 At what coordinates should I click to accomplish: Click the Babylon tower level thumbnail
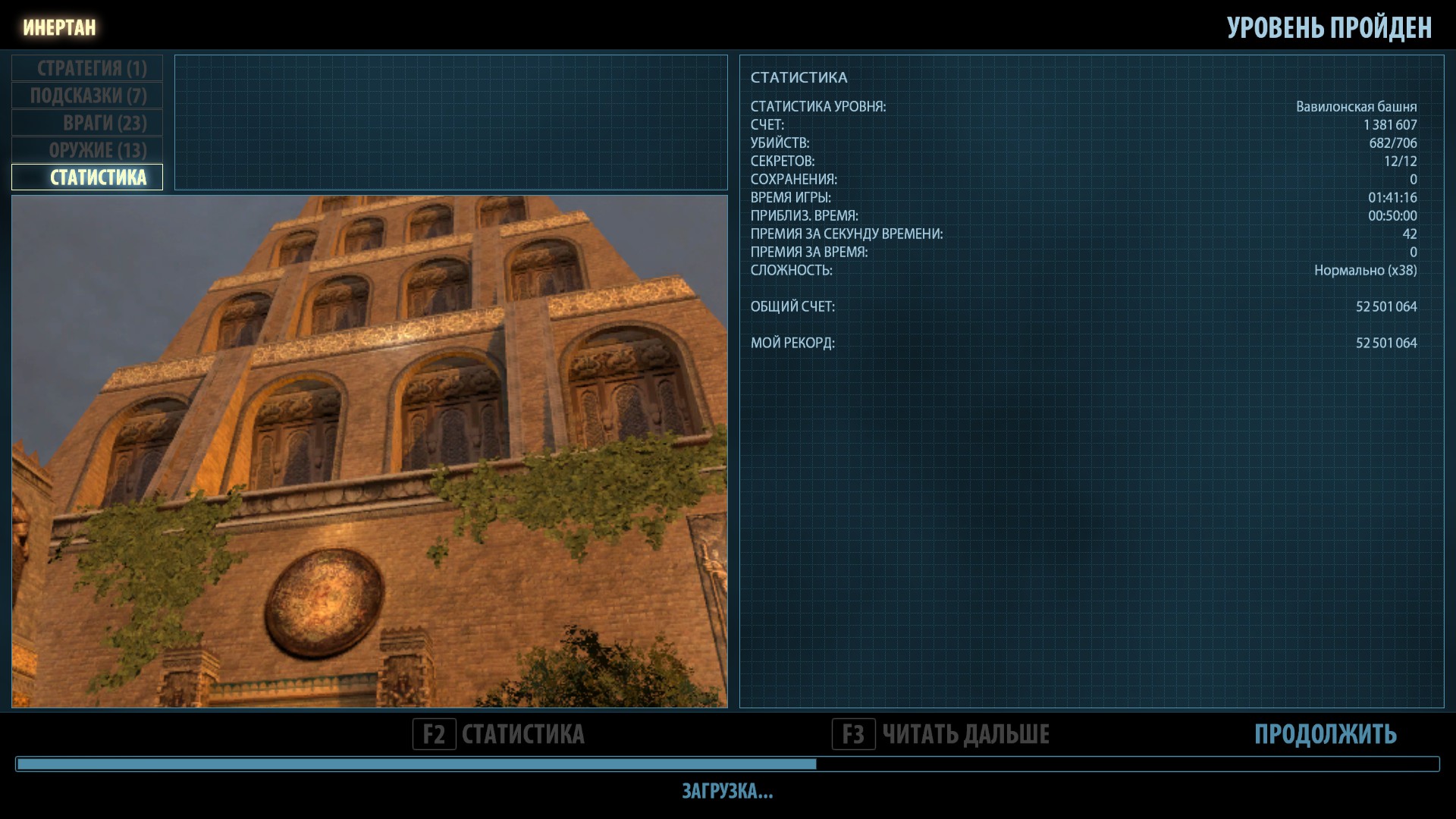point(369,451)
